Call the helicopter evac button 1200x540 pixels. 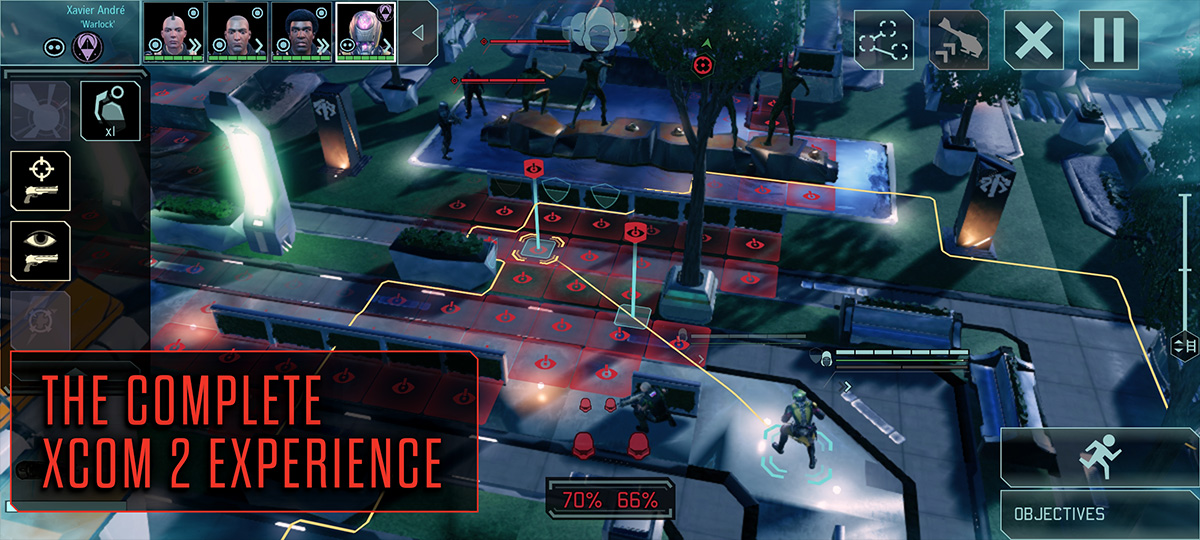pyautogui.click(x=959, y=41)
